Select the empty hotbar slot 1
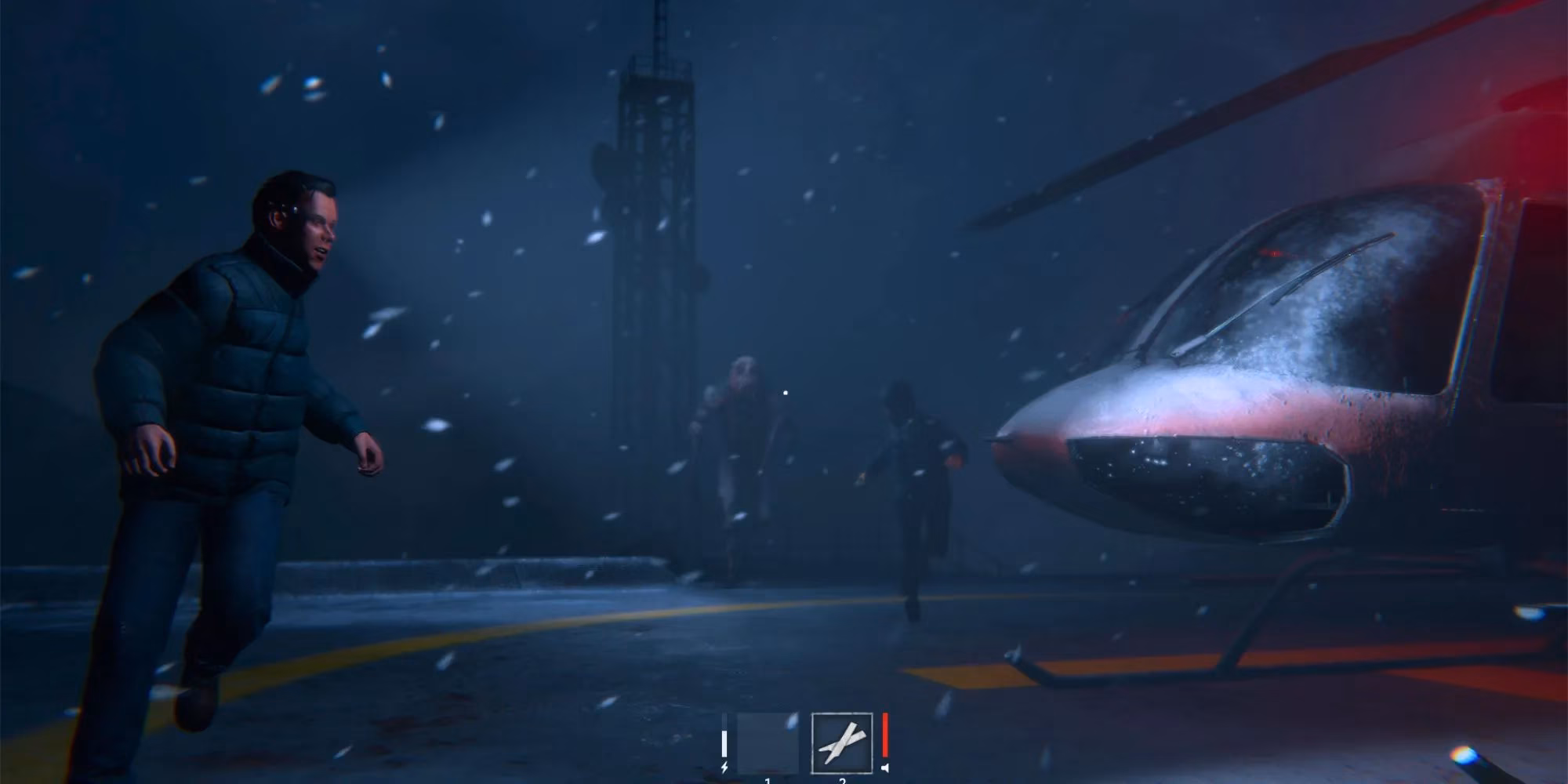This screenshot has width=1568, height=784. click(x=768, y=743)
